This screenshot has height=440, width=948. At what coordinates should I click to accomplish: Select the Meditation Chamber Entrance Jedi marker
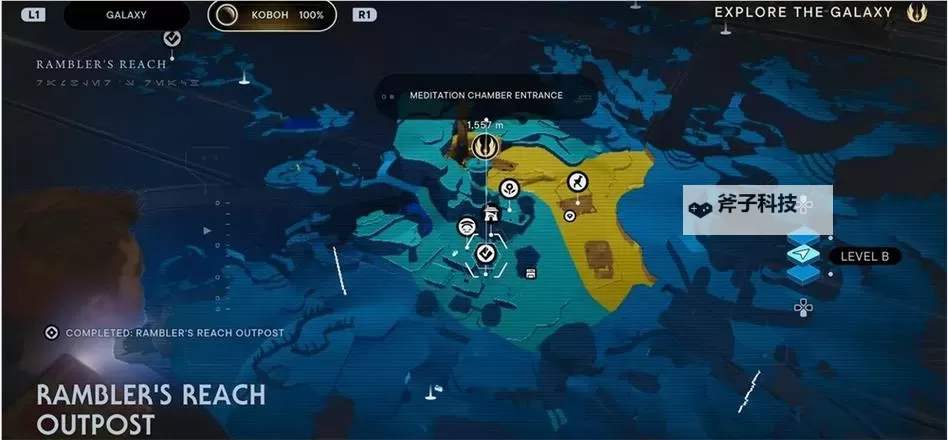click(x=486, y=147)
